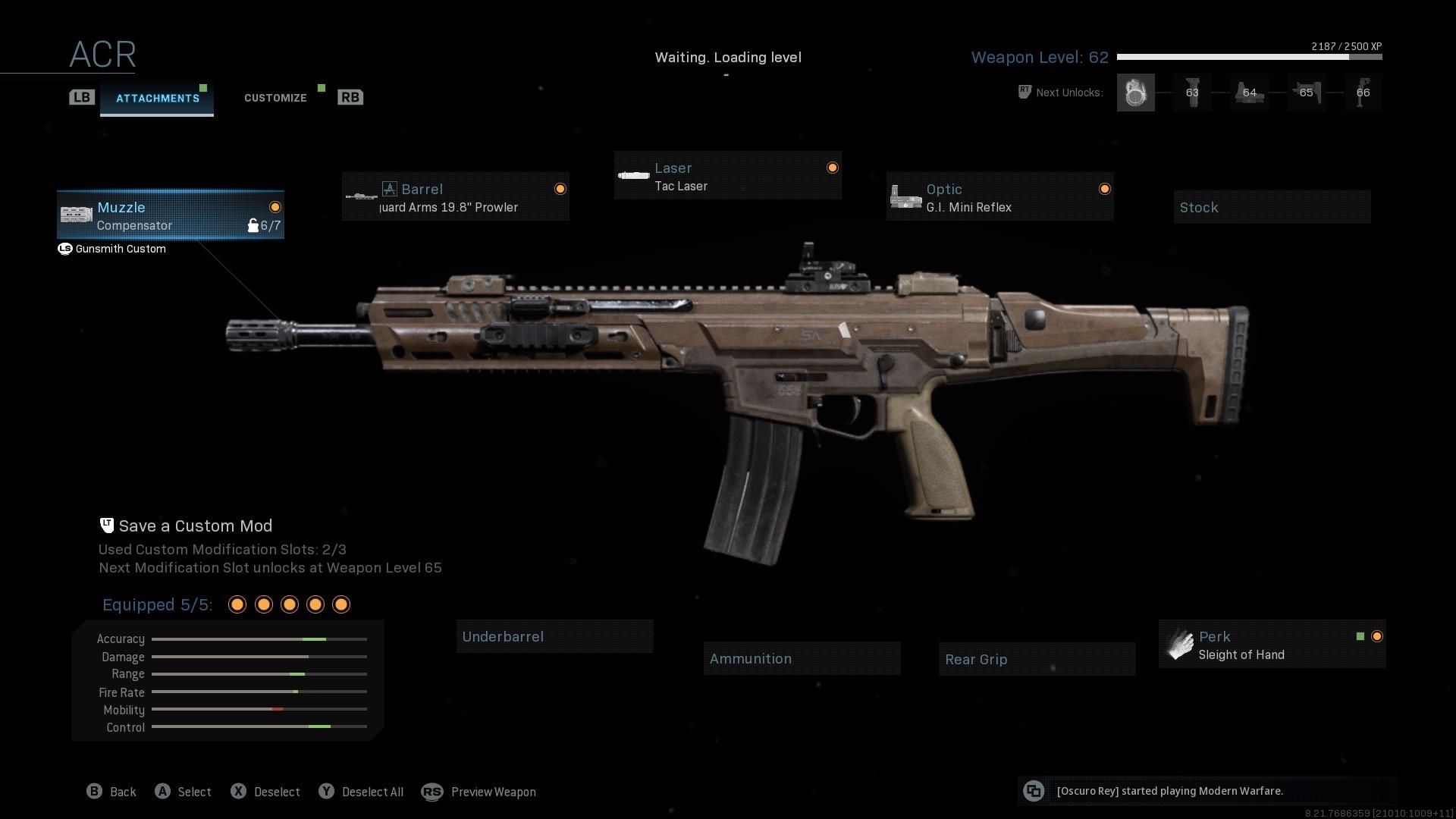Select the Attachments tab
Viewport: 1456px width, 819px height.
click(x=157, y=97)
